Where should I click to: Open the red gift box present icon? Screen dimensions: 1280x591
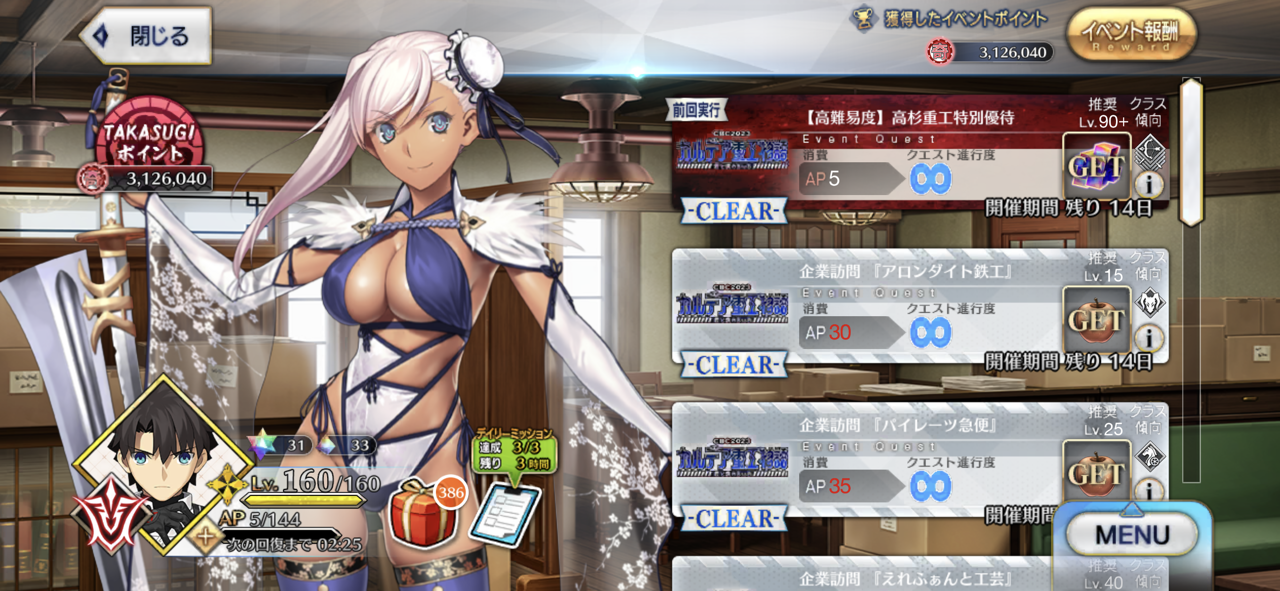(424, 512)
